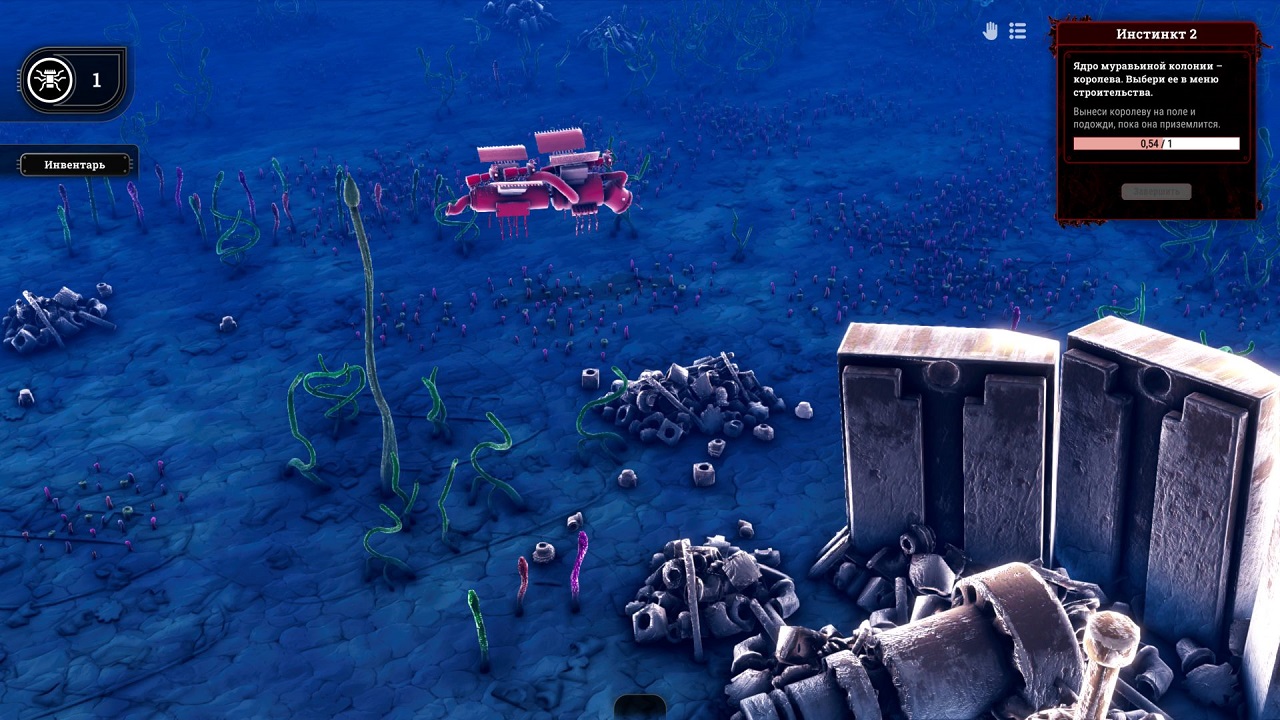Viewport: 1280px width, 720px height.
Task: Open the Инвентарь inventory panel
Action: tap(75, 165)
